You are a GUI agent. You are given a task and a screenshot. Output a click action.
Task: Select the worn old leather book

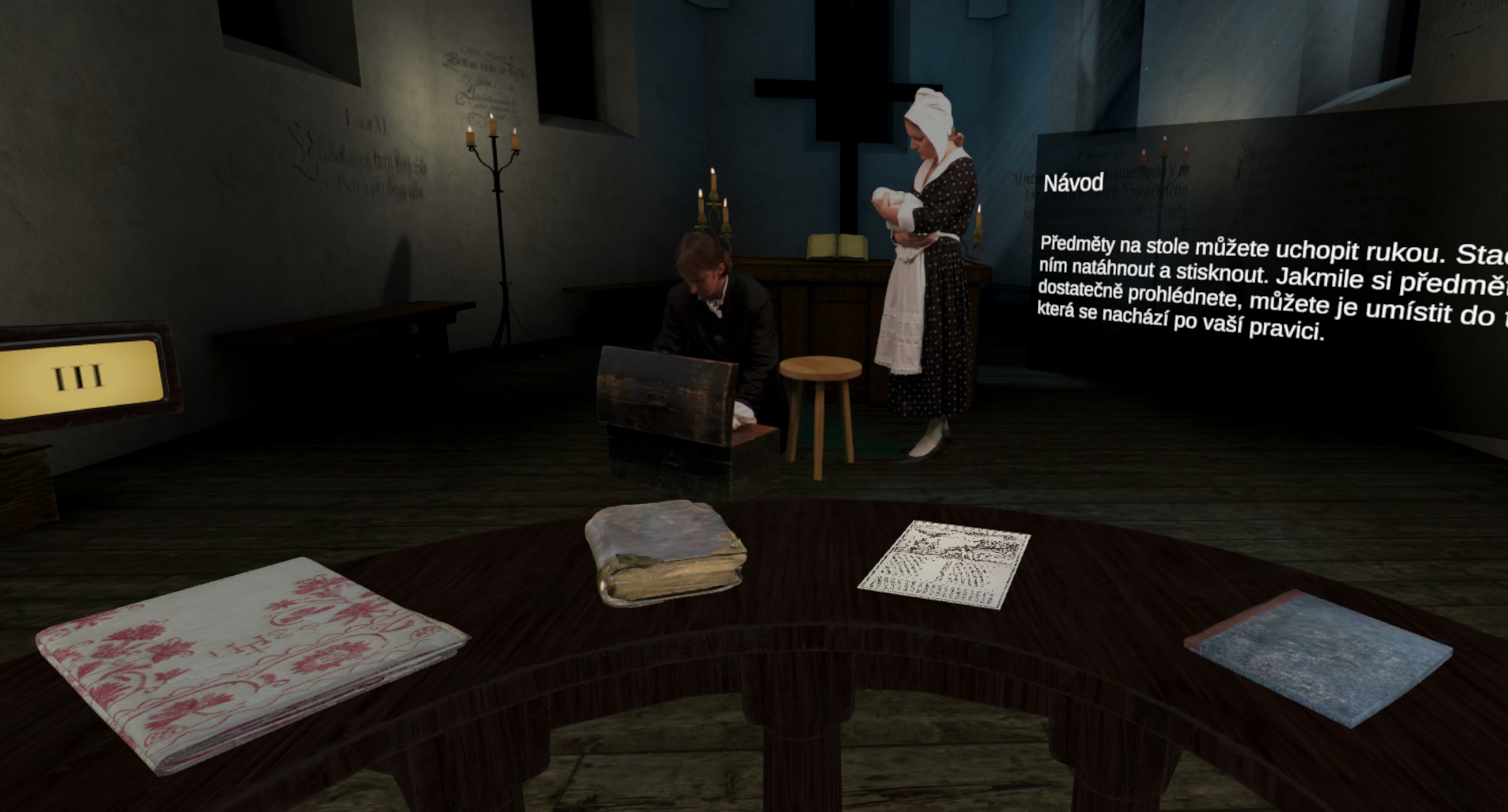(666, 553)
